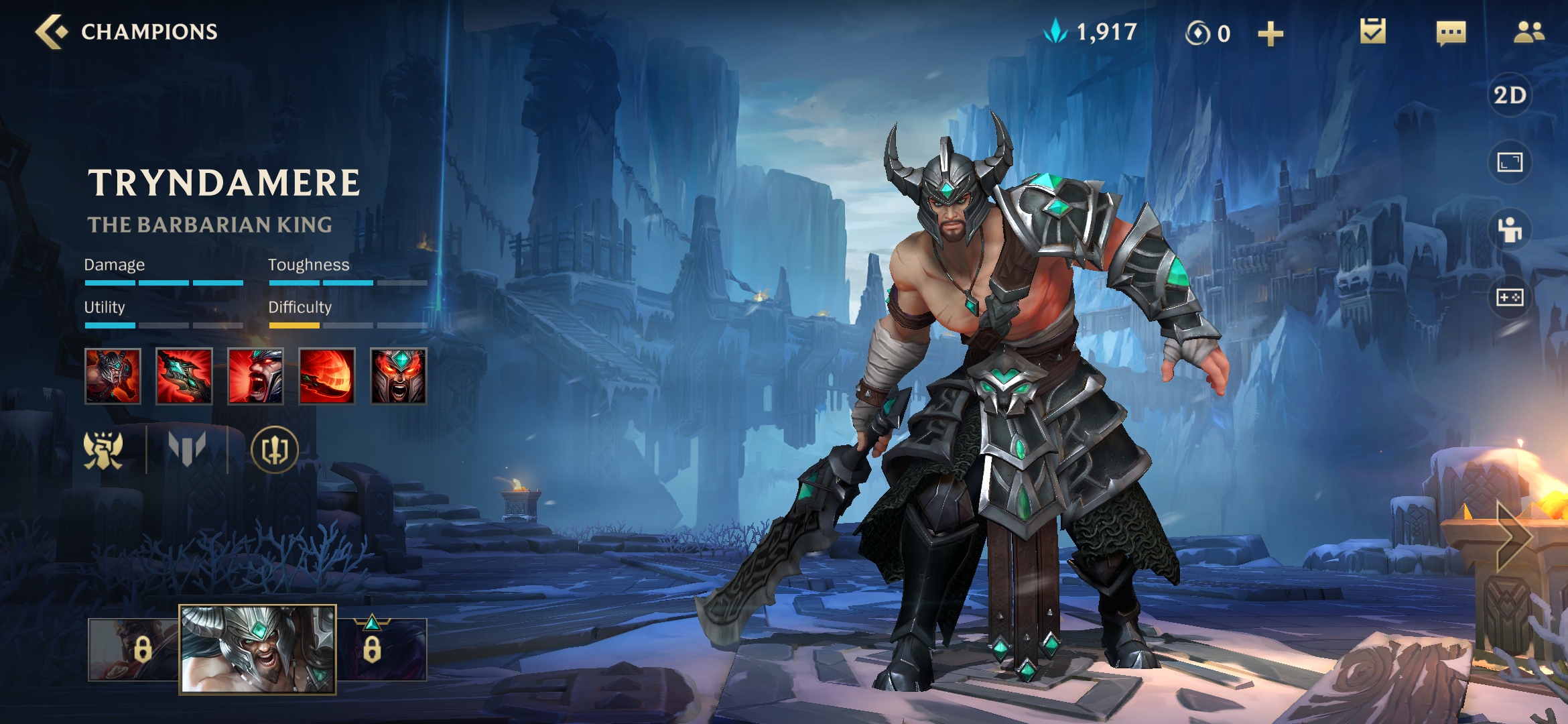Select the glowing sword ability icon

184,376
